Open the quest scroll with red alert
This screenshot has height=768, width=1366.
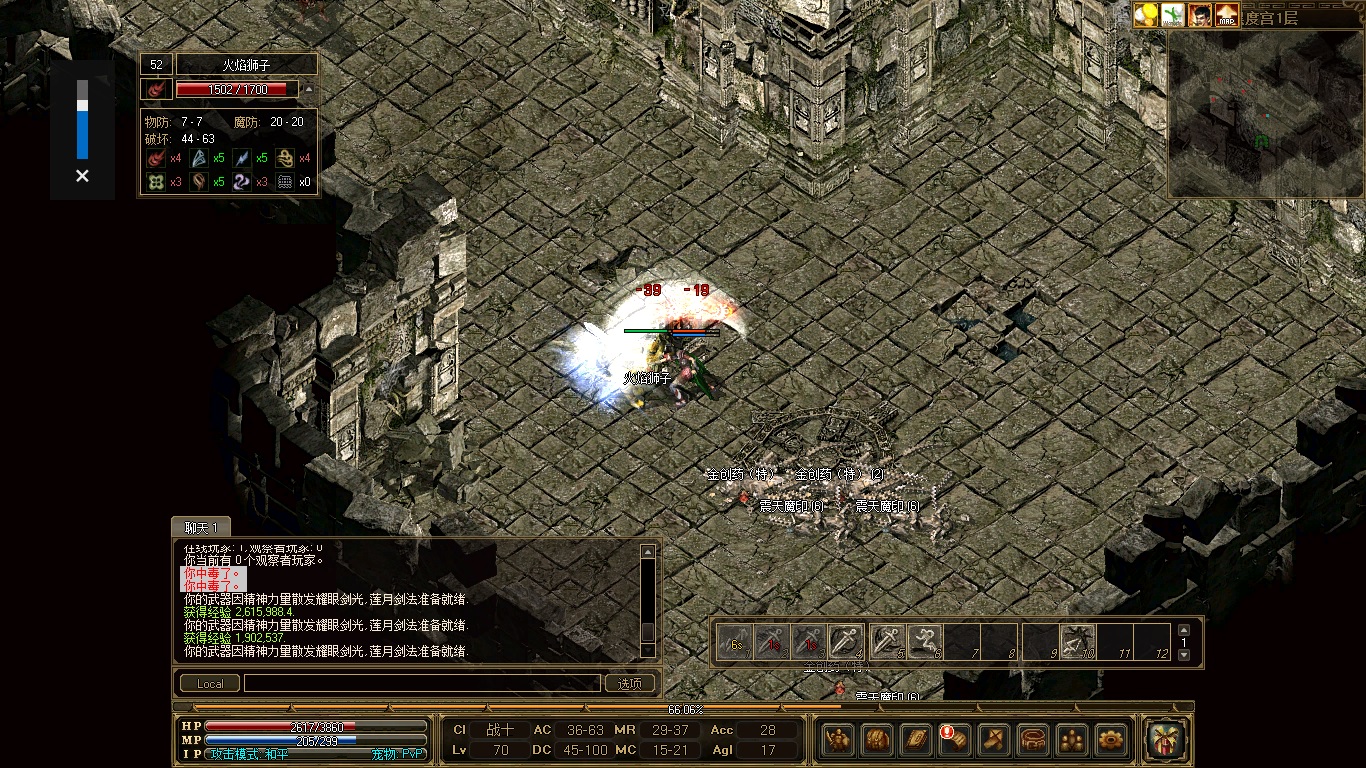[955, 739]
